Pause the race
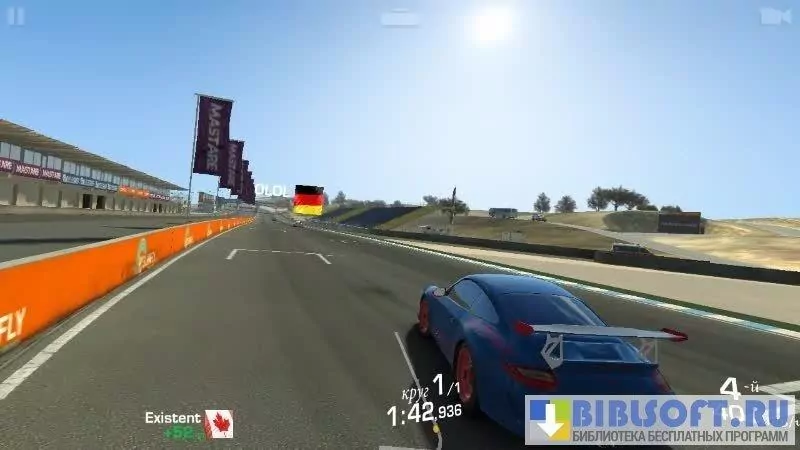This screenshot has height=450, width=800. pos(16,16)
